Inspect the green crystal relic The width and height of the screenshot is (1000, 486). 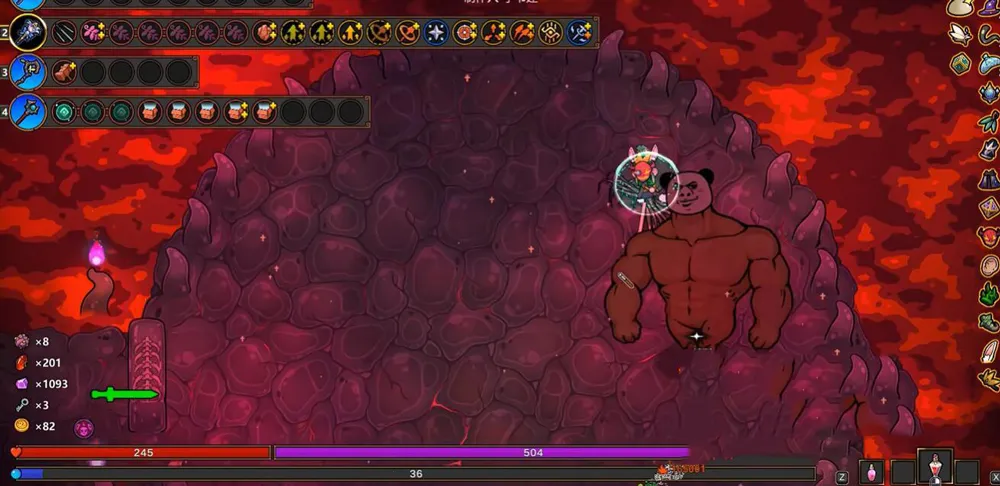[987, 295]
